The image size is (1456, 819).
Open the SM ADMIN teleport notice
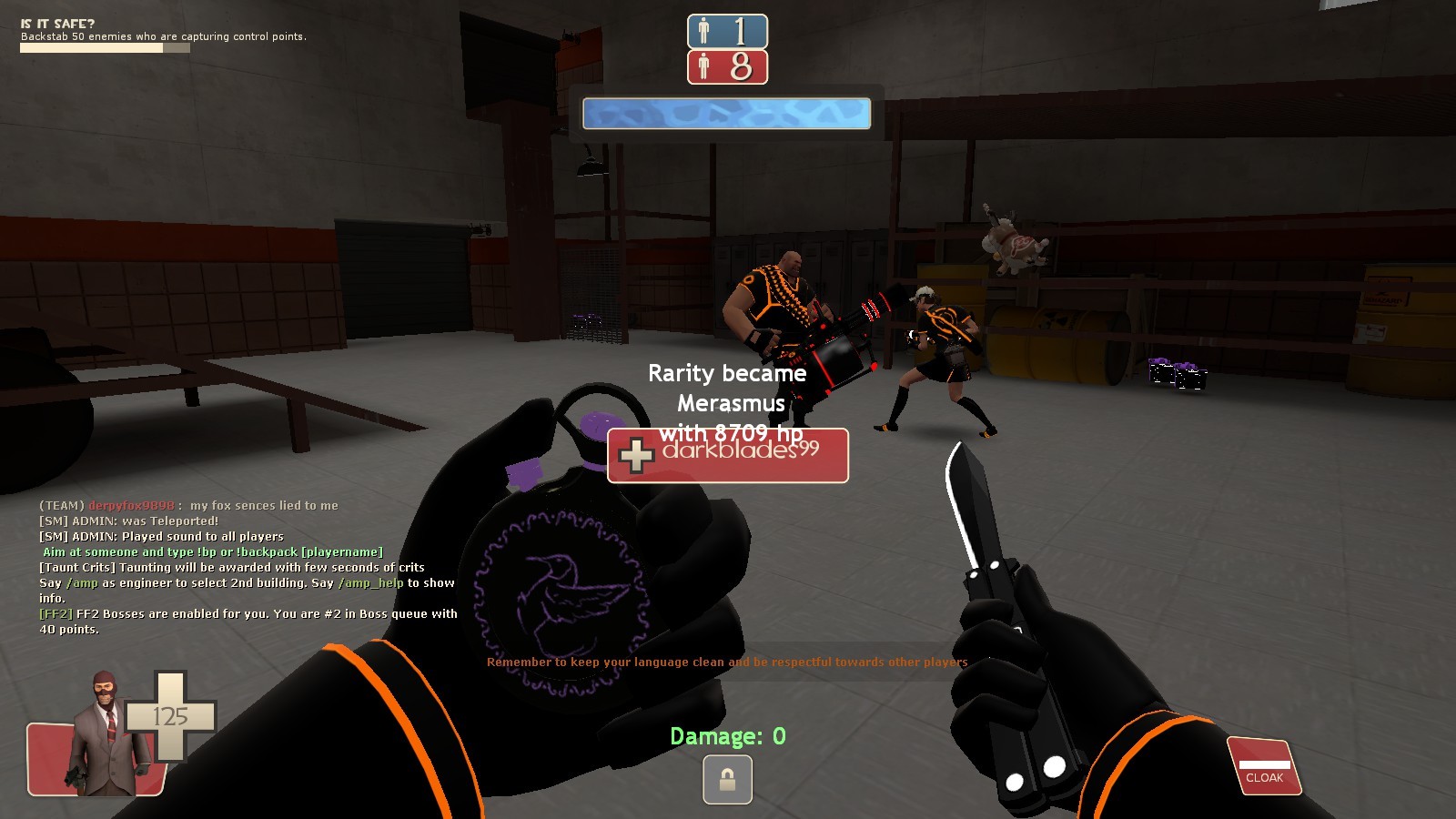127,521
